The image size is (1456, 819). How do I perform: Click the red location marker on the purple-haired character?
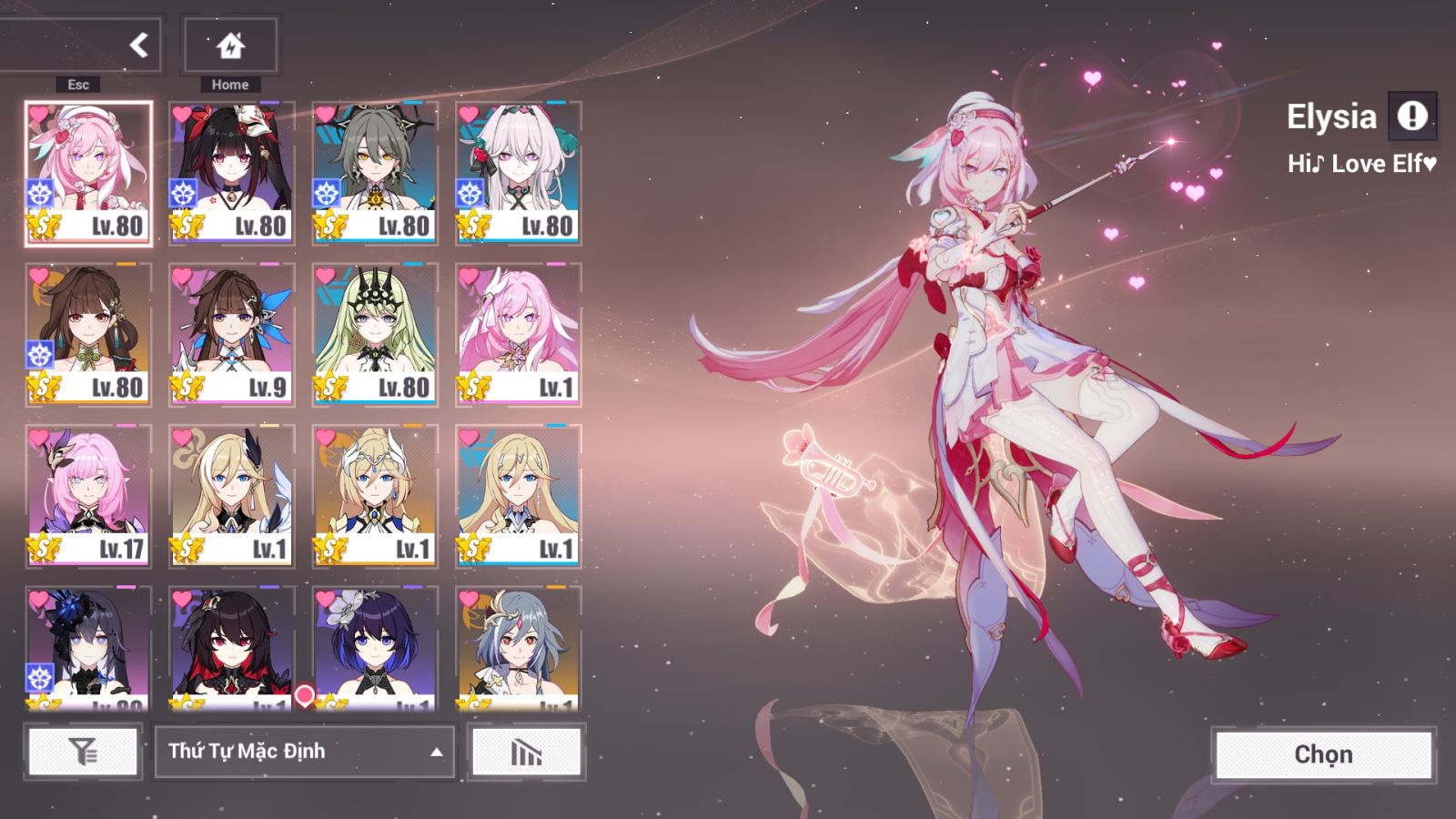[305, 693]
